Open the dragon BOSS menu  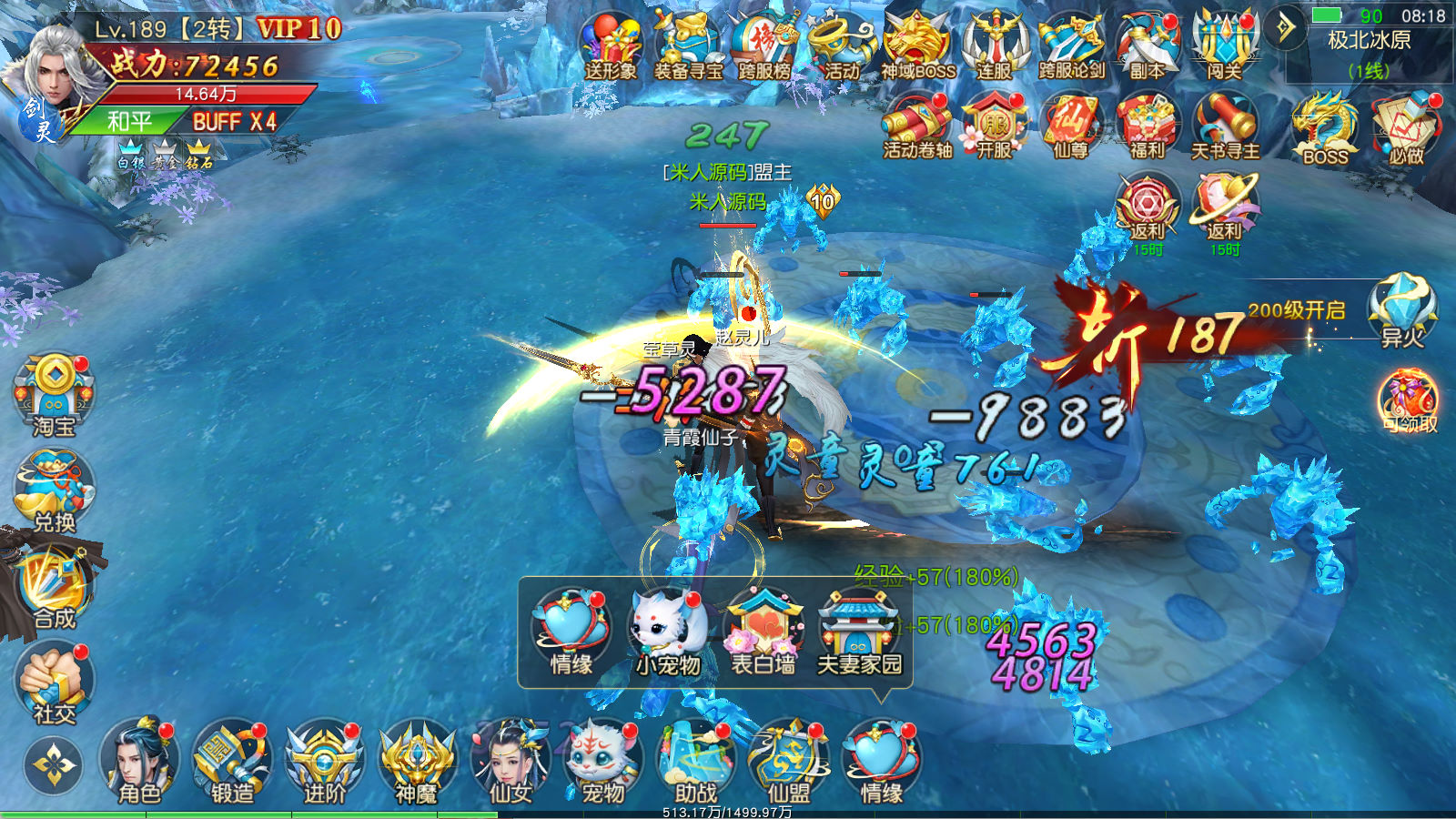(x=1325, y=127)
